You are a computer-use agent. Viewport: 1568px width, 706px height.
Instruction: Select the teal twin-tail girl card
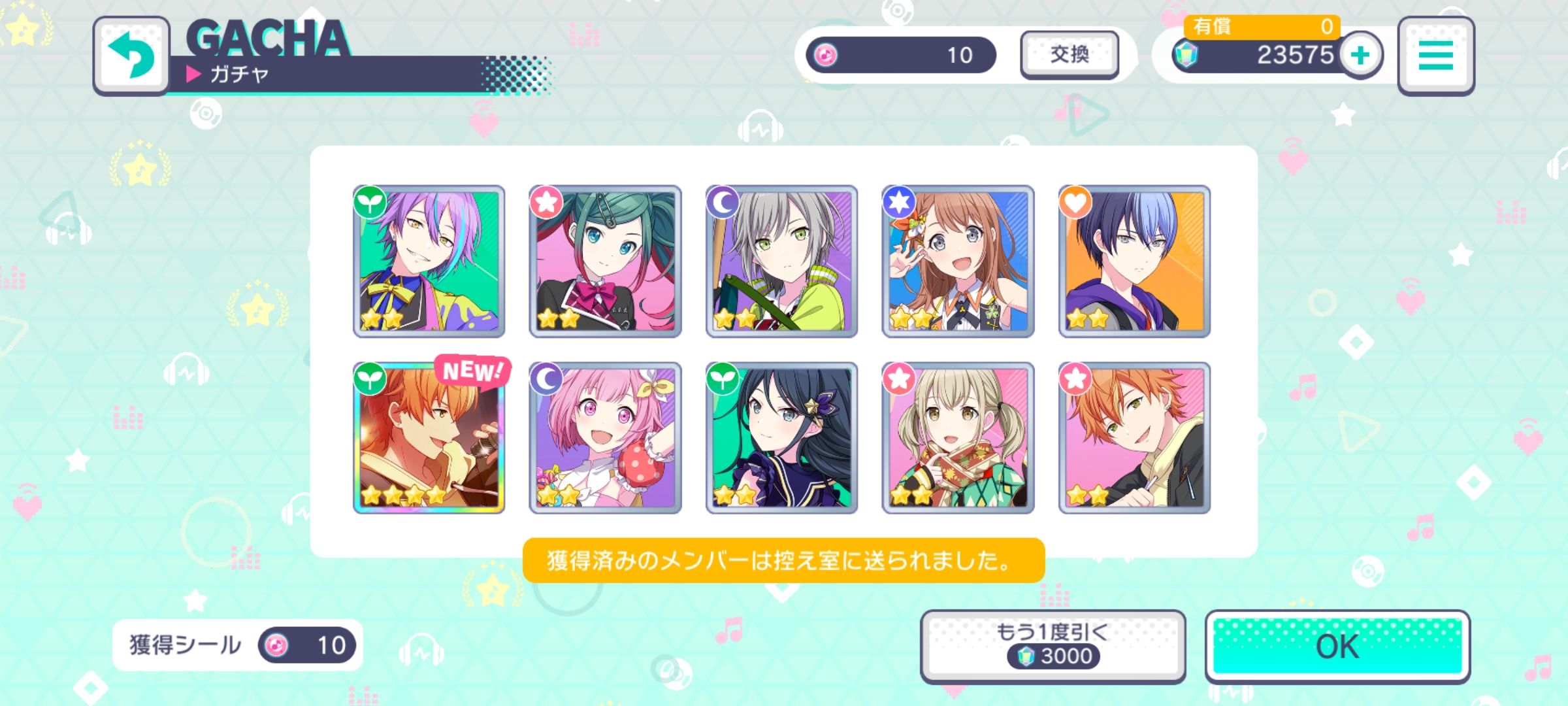click(x=605, y=261)
